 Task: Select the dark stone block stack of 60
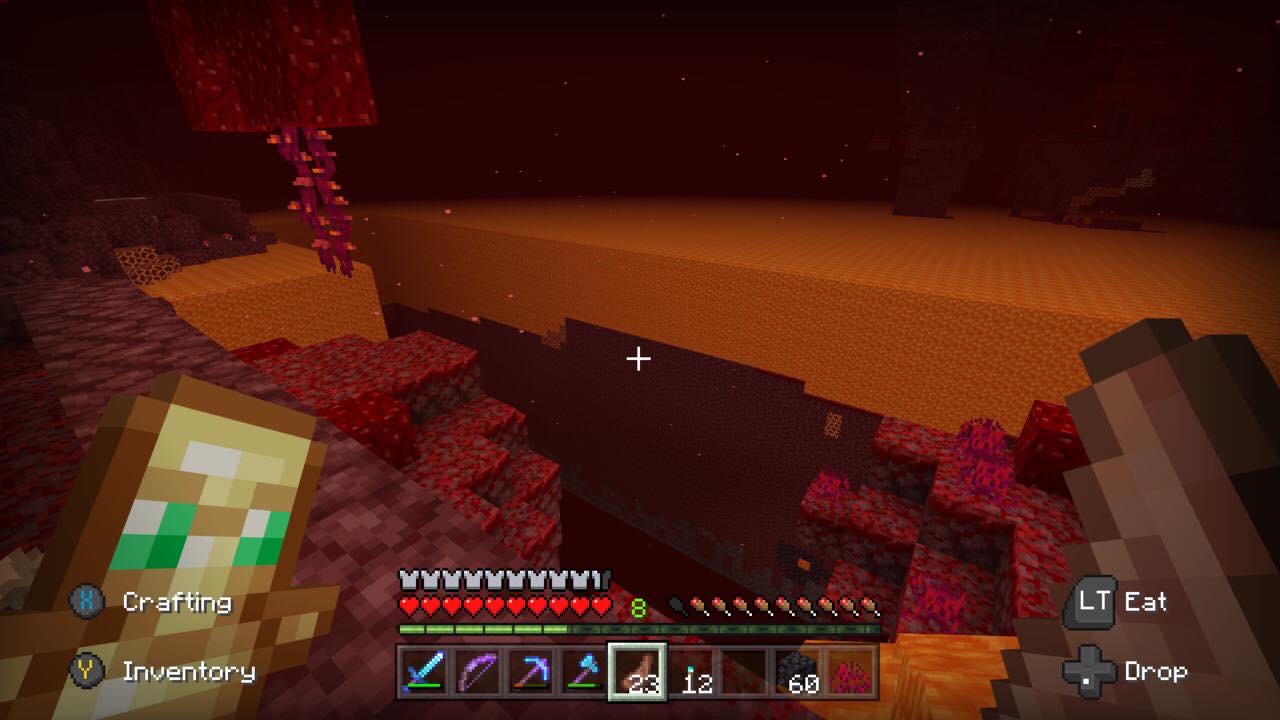coord(799,670)
